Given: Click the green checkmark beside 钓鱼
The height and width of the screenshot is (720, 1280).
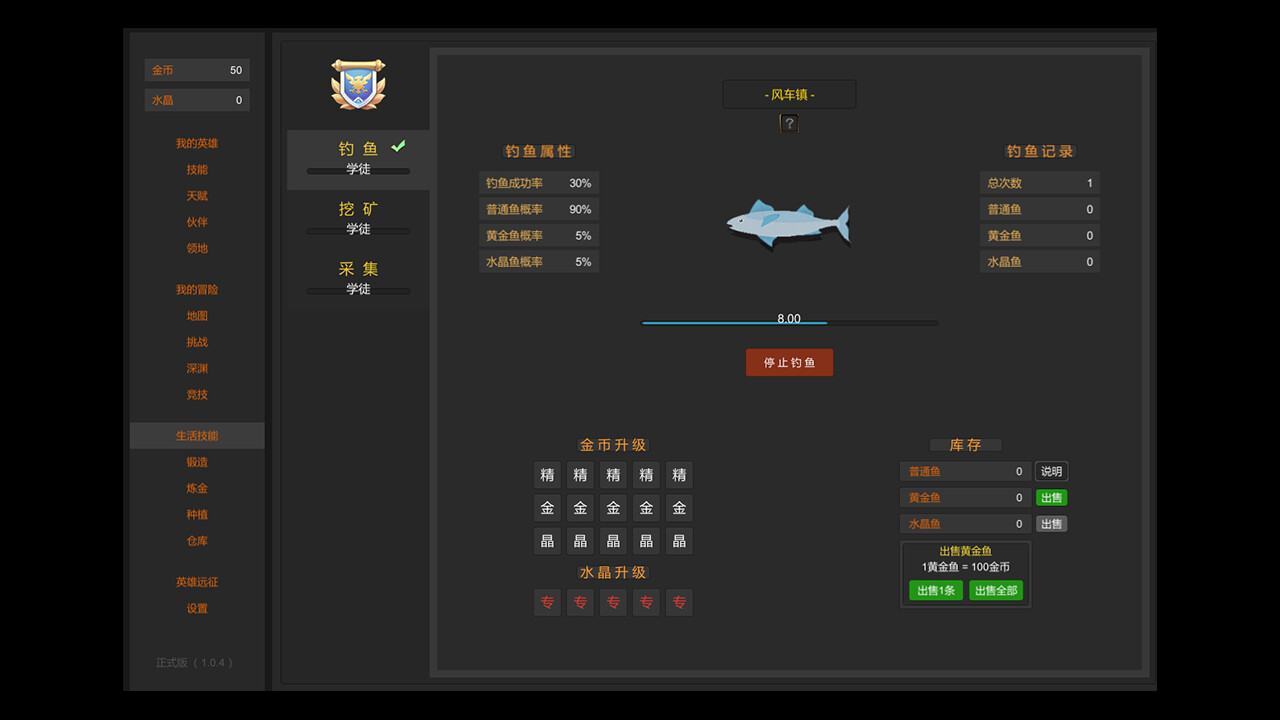Looking at the screenshot, I should pos(397,145).
